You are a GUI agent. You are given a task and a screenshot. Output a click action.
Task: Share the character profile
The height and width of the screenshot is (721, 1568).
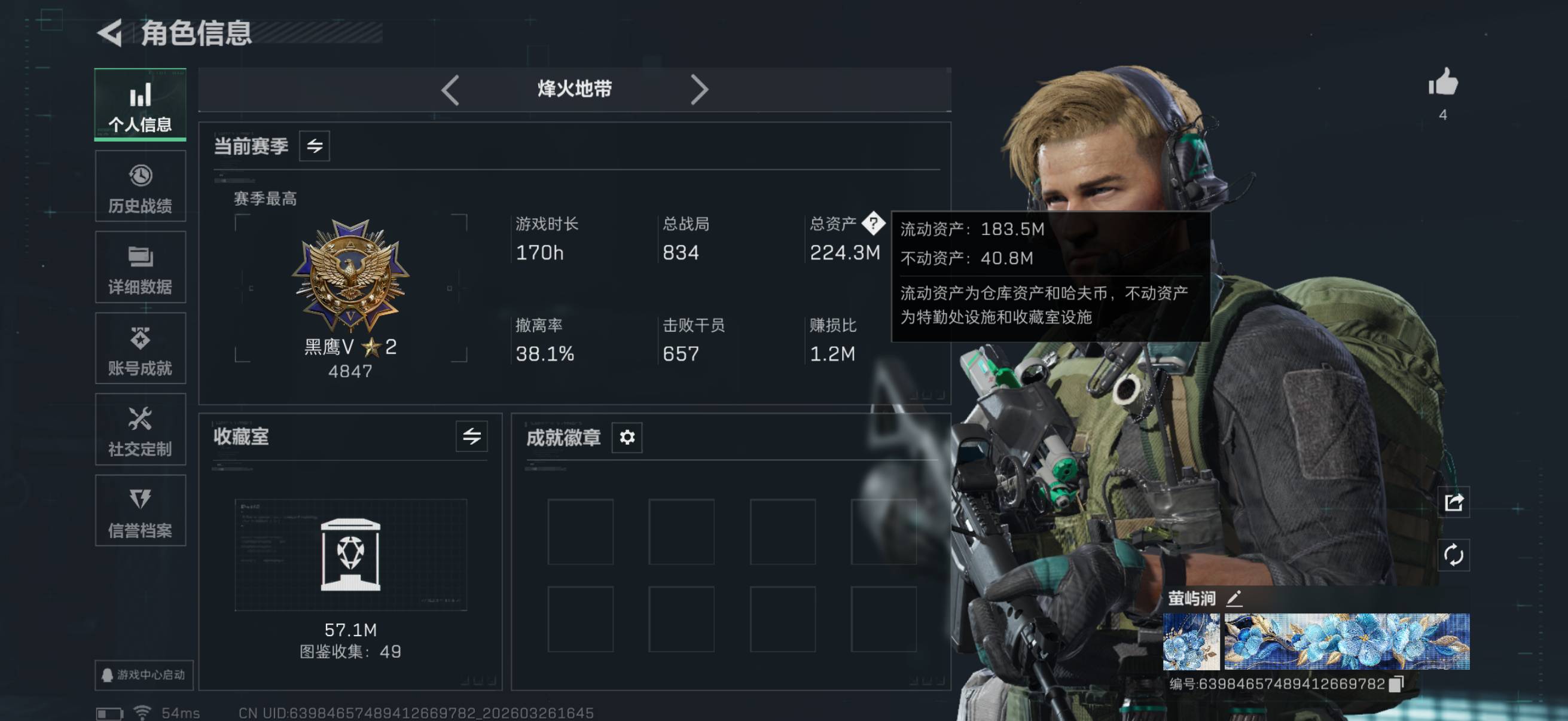pyautogui.click(x=1454, y=503)
